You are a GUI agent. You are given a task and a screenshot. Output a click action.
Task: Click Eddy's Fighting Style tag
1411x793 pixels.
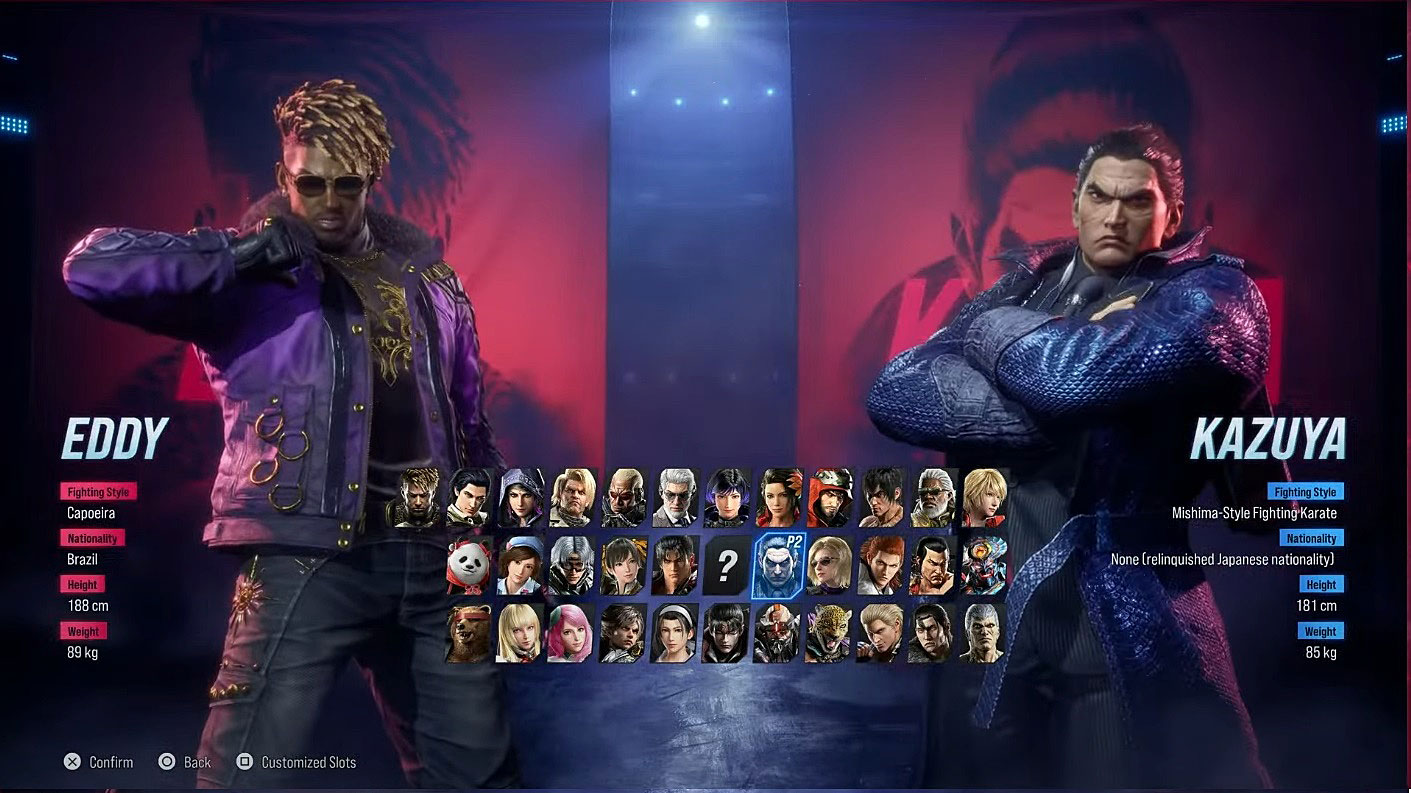point(98,491)
